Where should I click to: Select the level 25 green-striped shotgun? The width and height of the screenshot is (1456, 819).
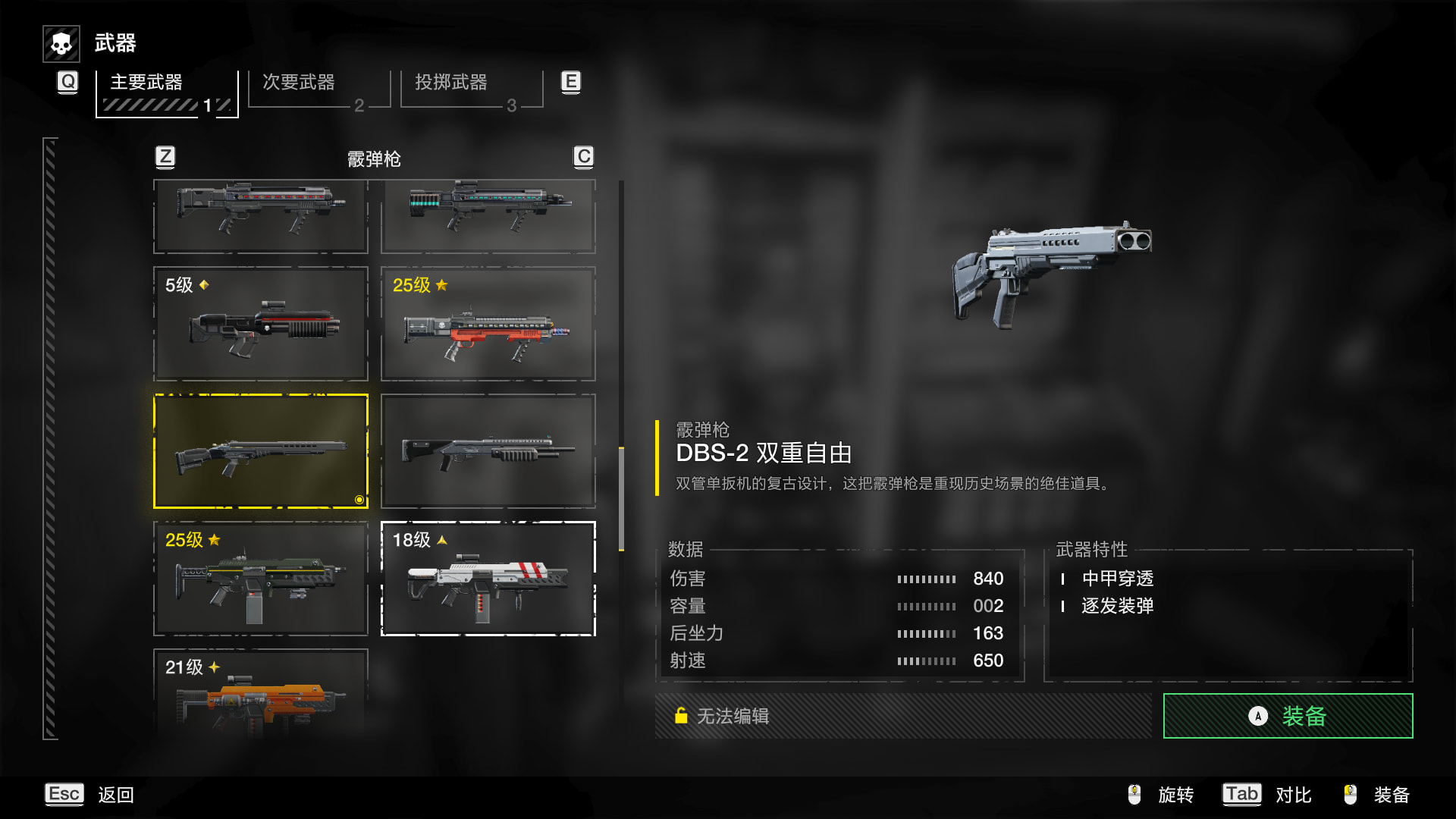[261, 579]
